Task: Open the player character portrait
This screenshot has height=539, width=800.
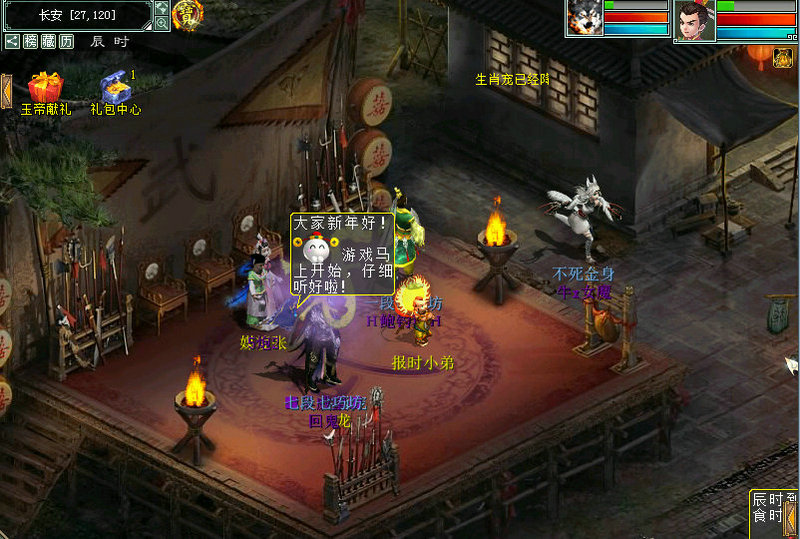Action: pos(693,20)
